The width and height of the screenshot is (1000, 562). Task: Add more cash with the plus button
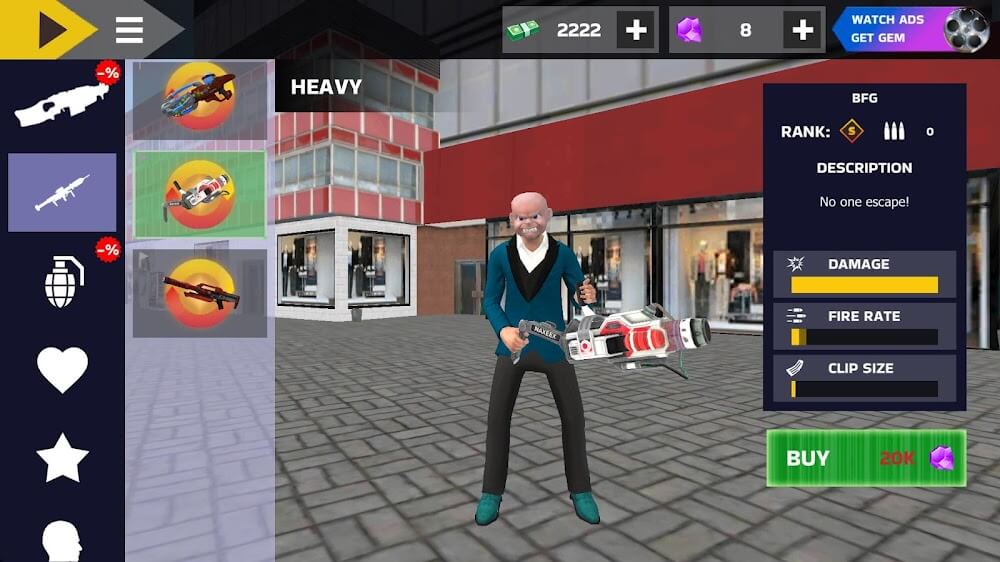click(636, 30)
